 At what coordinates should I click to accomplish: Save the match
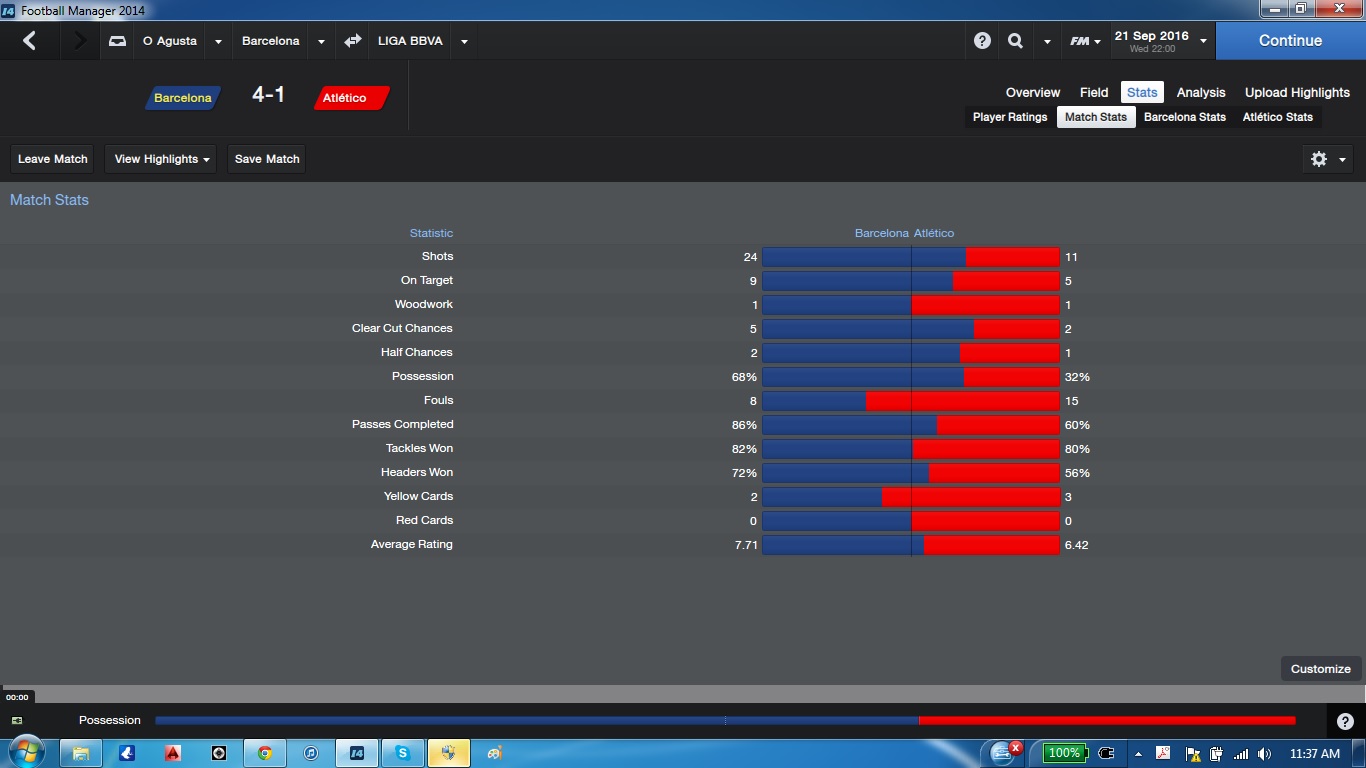(267, 159)
